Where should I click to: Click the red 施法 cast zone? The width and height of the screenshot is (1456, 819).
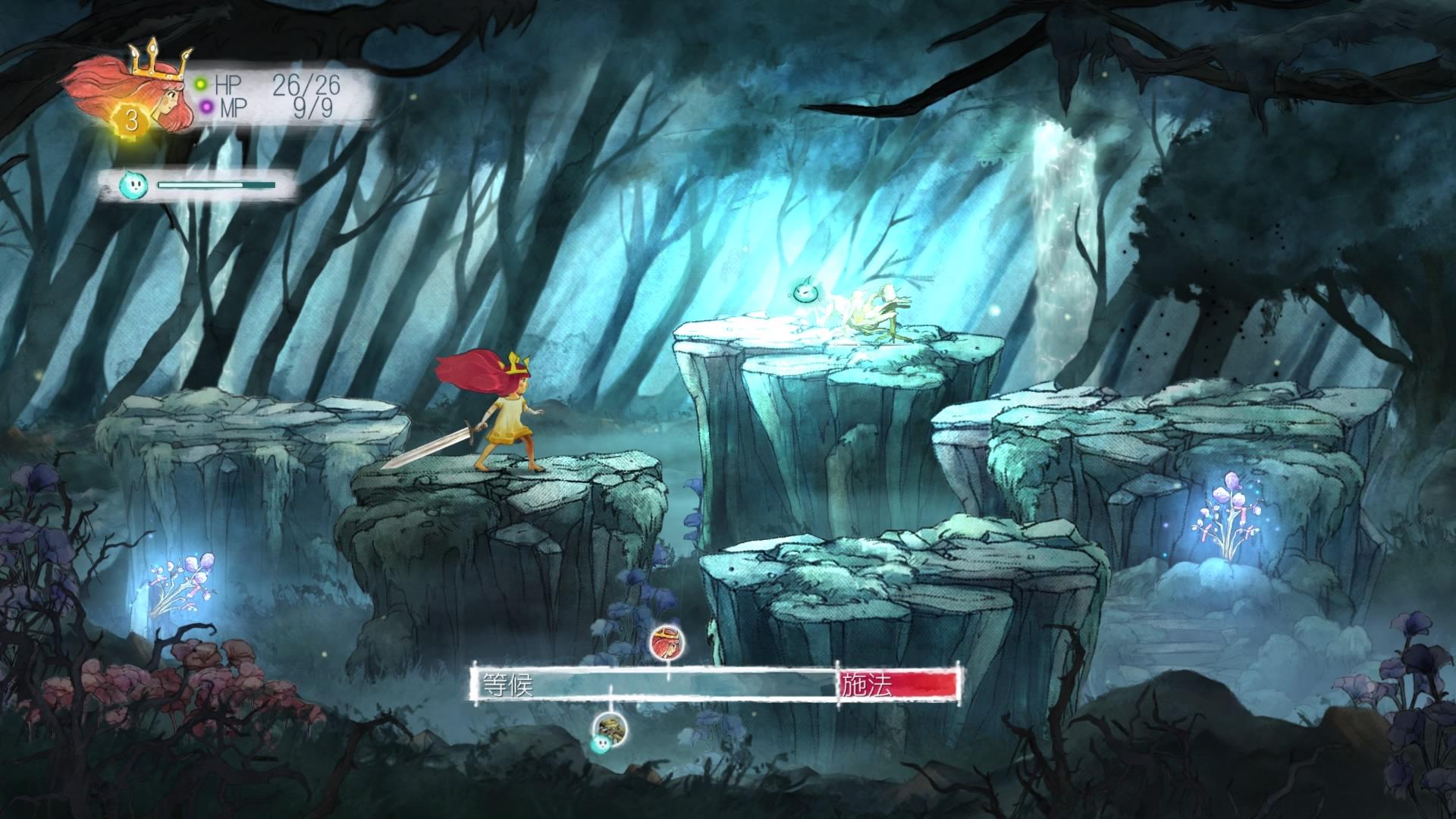(899, 685)
